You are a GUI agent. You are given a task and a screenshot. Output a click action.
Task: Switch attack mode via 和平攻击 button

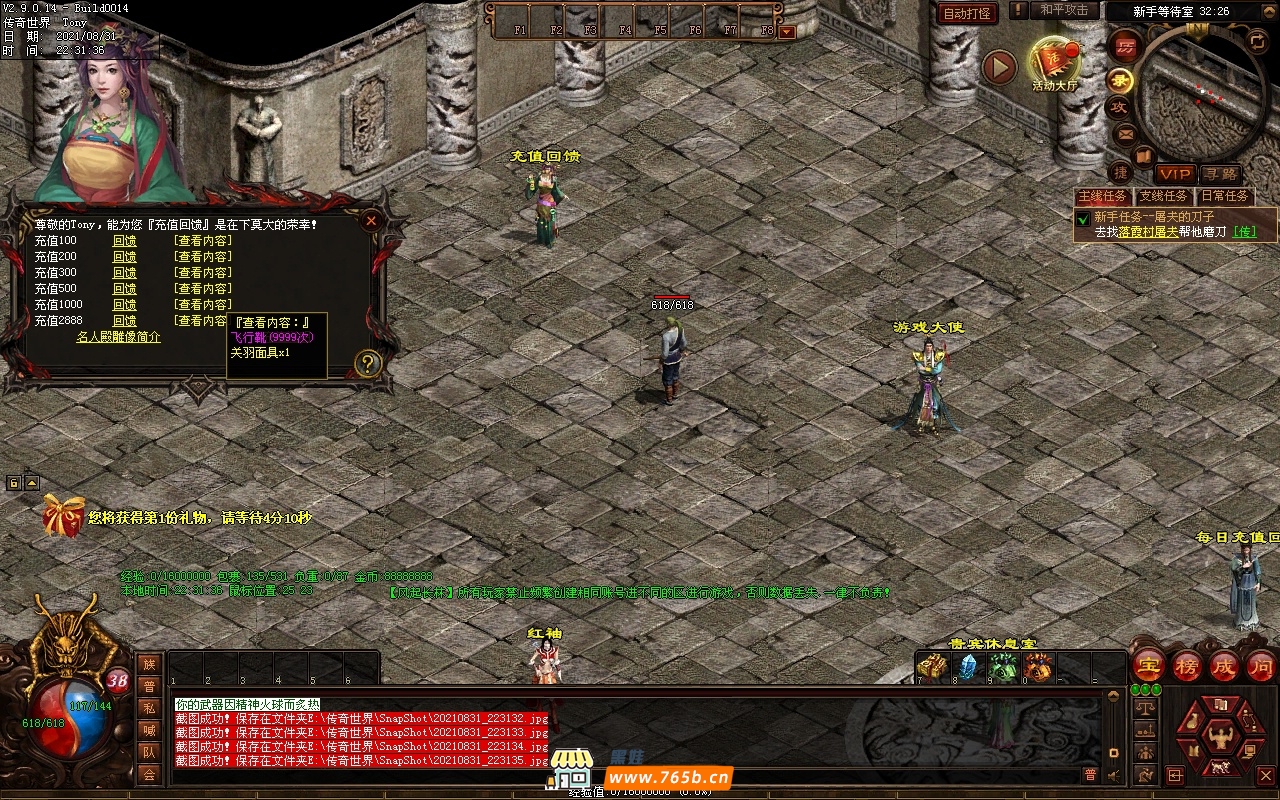click(x=1063, y=10)
